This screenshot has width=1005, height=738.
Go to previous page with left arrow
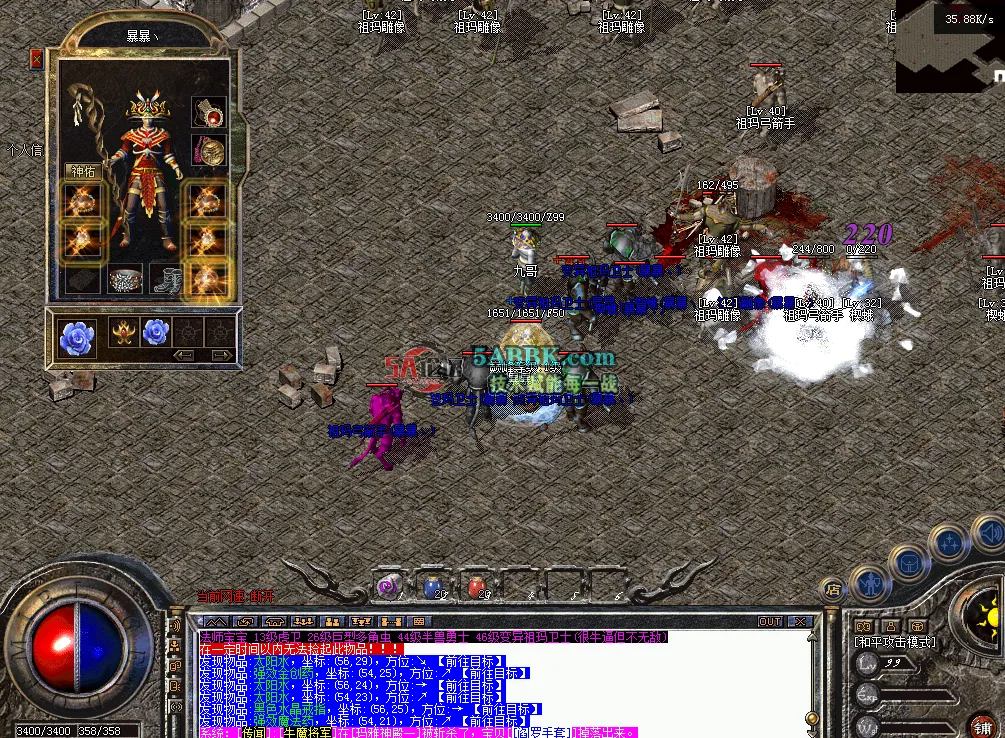click(184, 355)
